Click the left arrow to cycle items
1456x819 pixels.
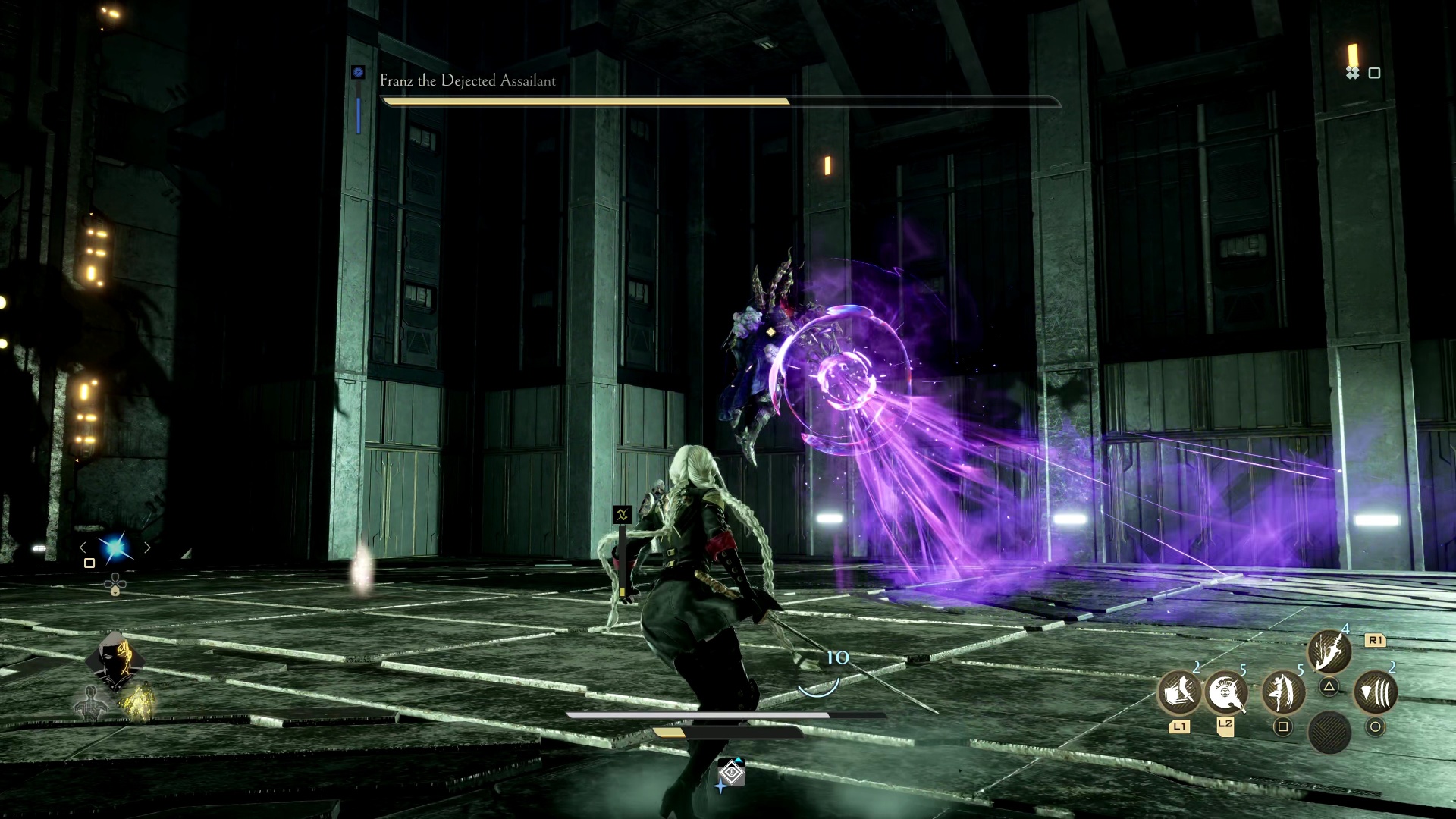pyautogui.click(x=83, y=547)
